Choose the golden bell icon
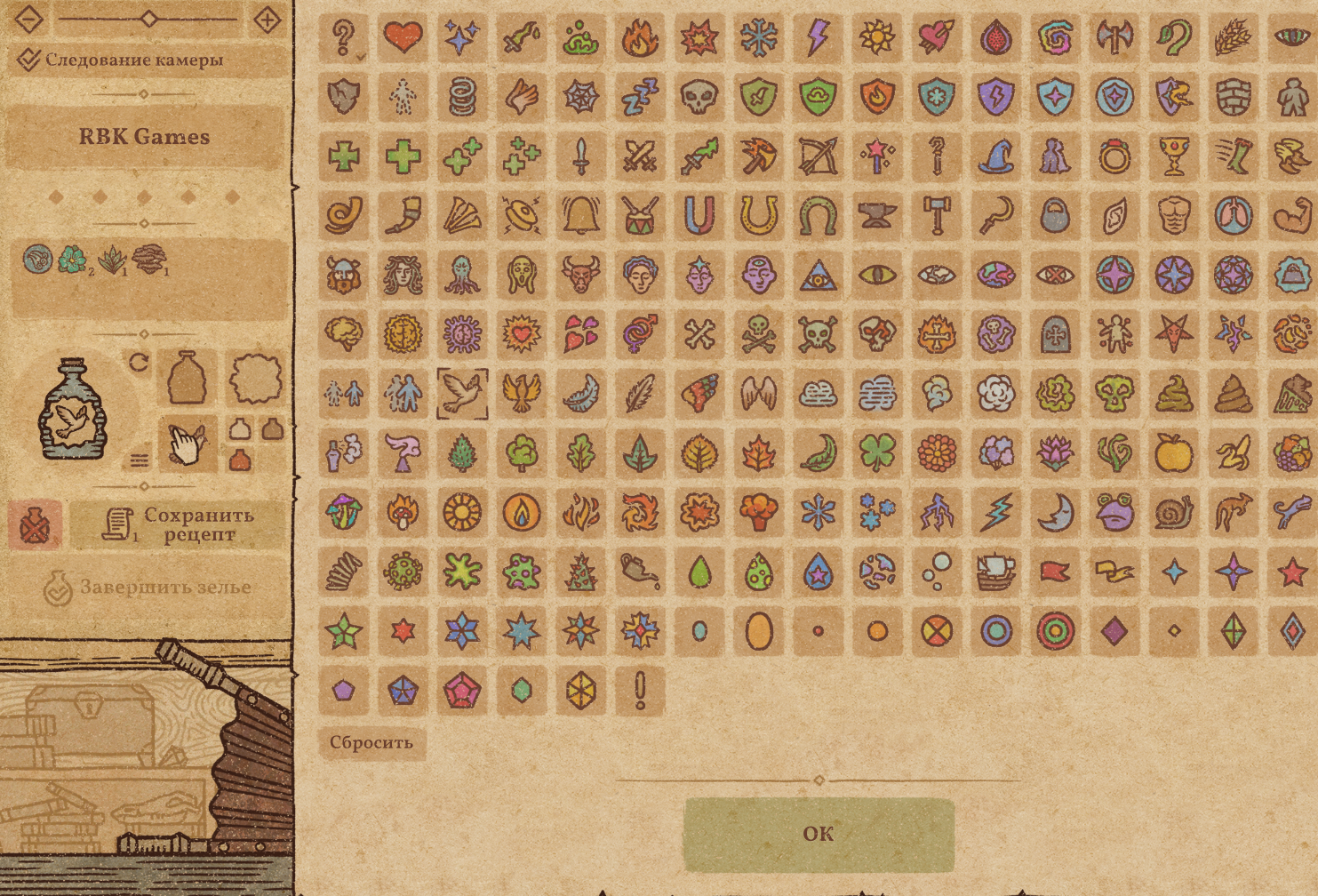Viewport: 1318px width, 896px height. 580,216
